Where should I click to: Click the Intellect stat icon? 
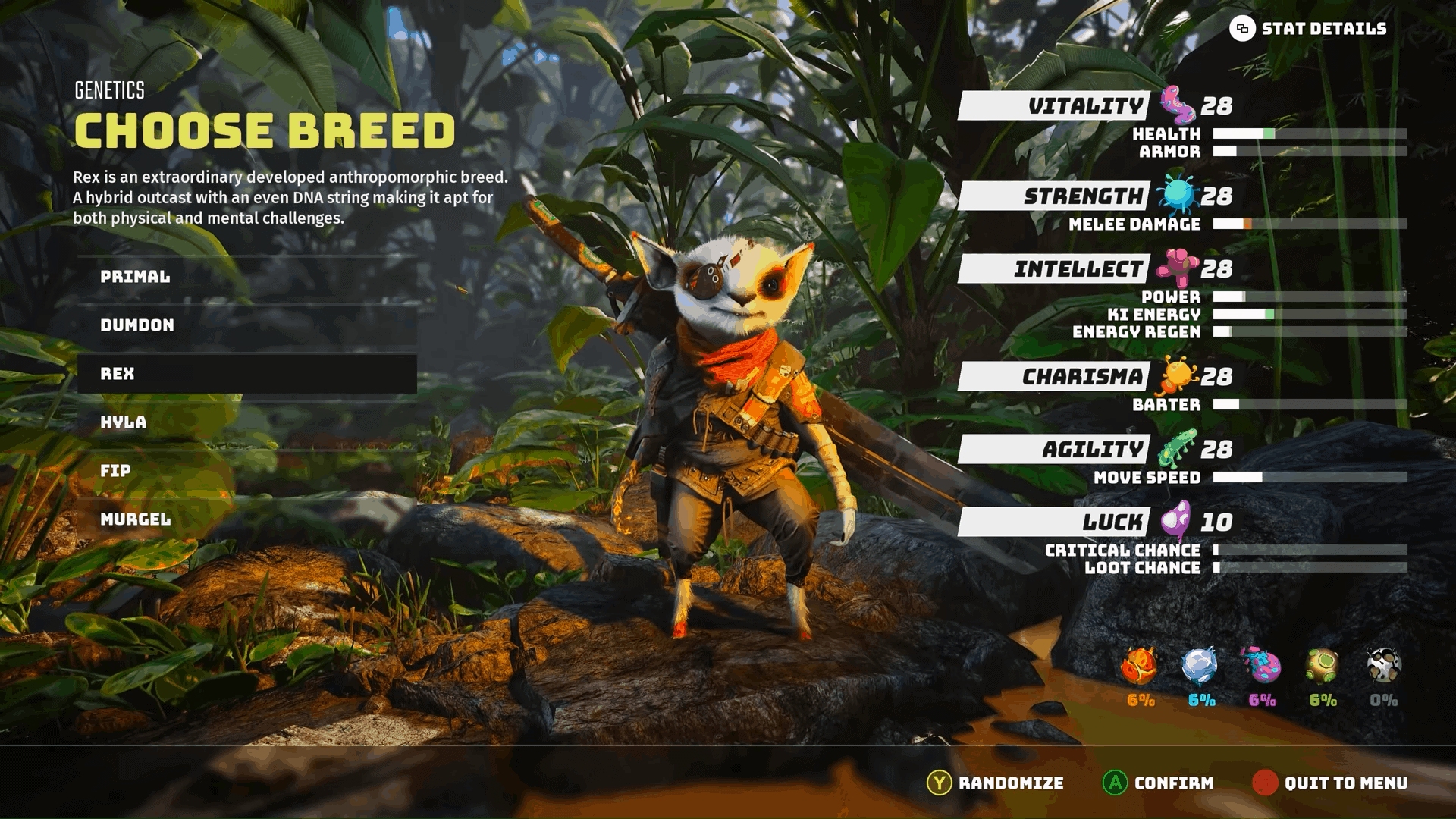pos(1177,267)
